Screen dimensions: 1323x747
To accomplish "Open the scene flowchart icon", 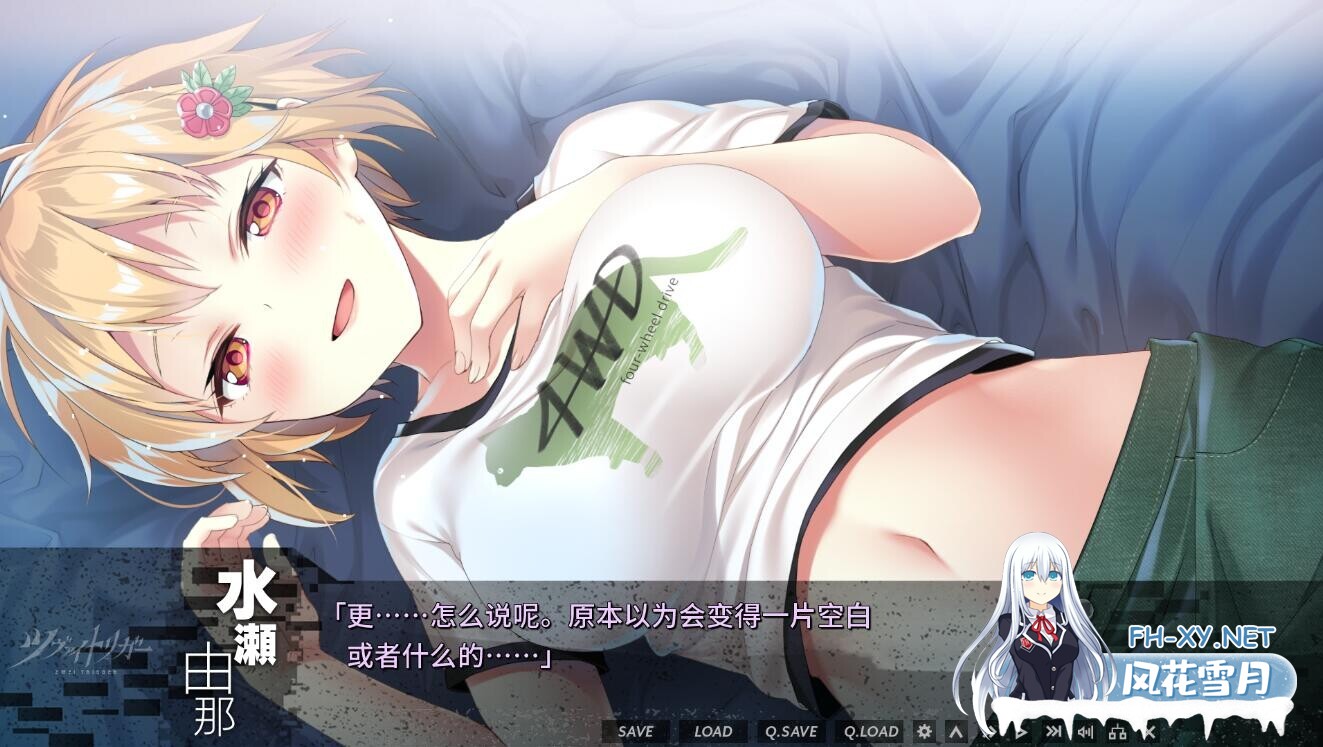I will pyautogui.click(x=1118, y=731).
